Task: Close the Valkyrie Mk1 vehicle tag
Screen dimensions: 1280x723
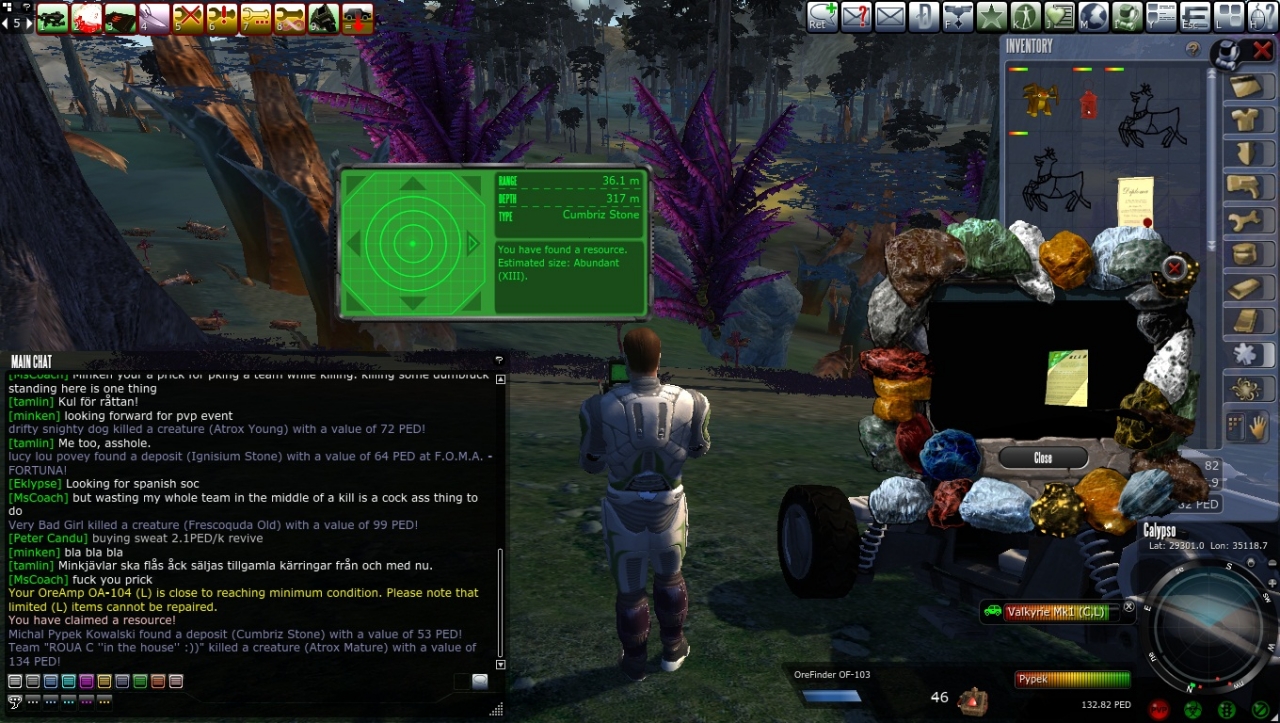Action: 1129,606
